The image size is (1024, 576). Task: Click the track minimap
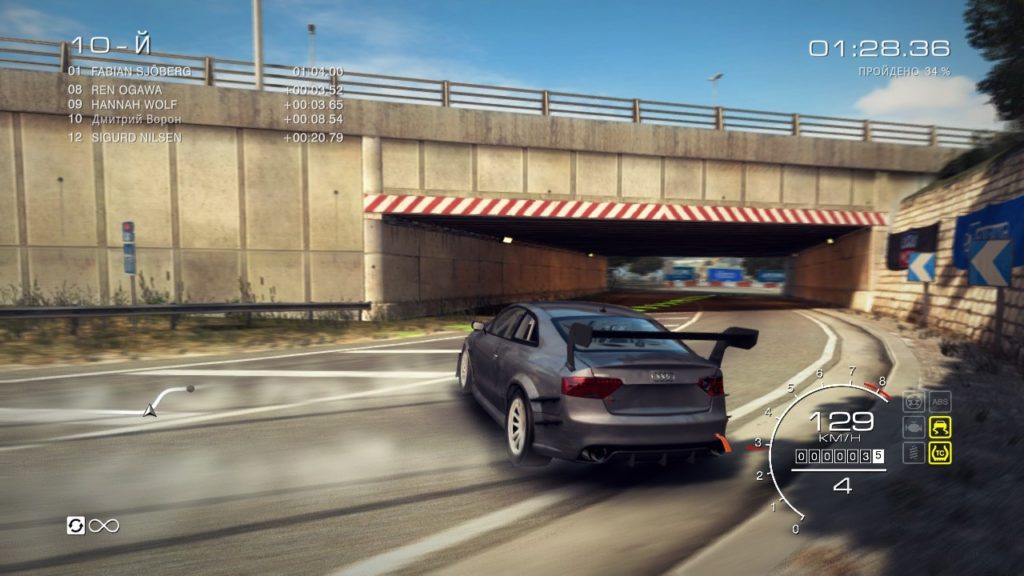point(168,399)
